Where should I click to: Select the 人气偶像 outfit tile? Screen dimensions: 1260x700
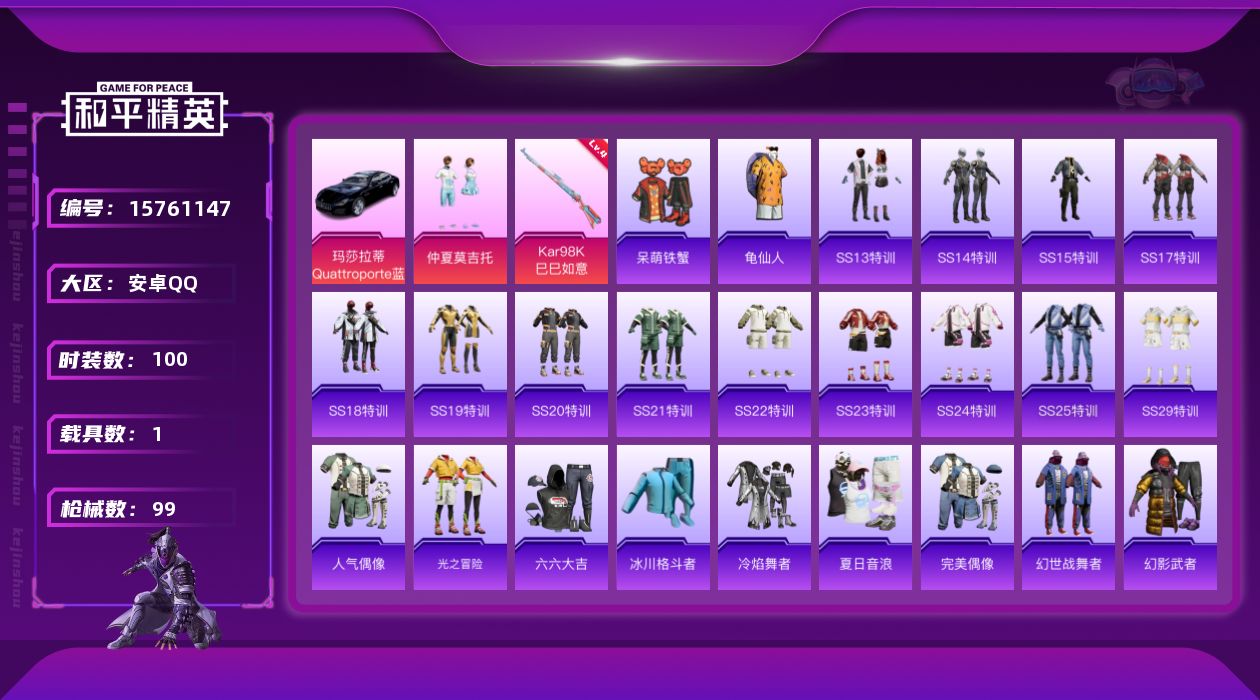[x=358, y=517]
